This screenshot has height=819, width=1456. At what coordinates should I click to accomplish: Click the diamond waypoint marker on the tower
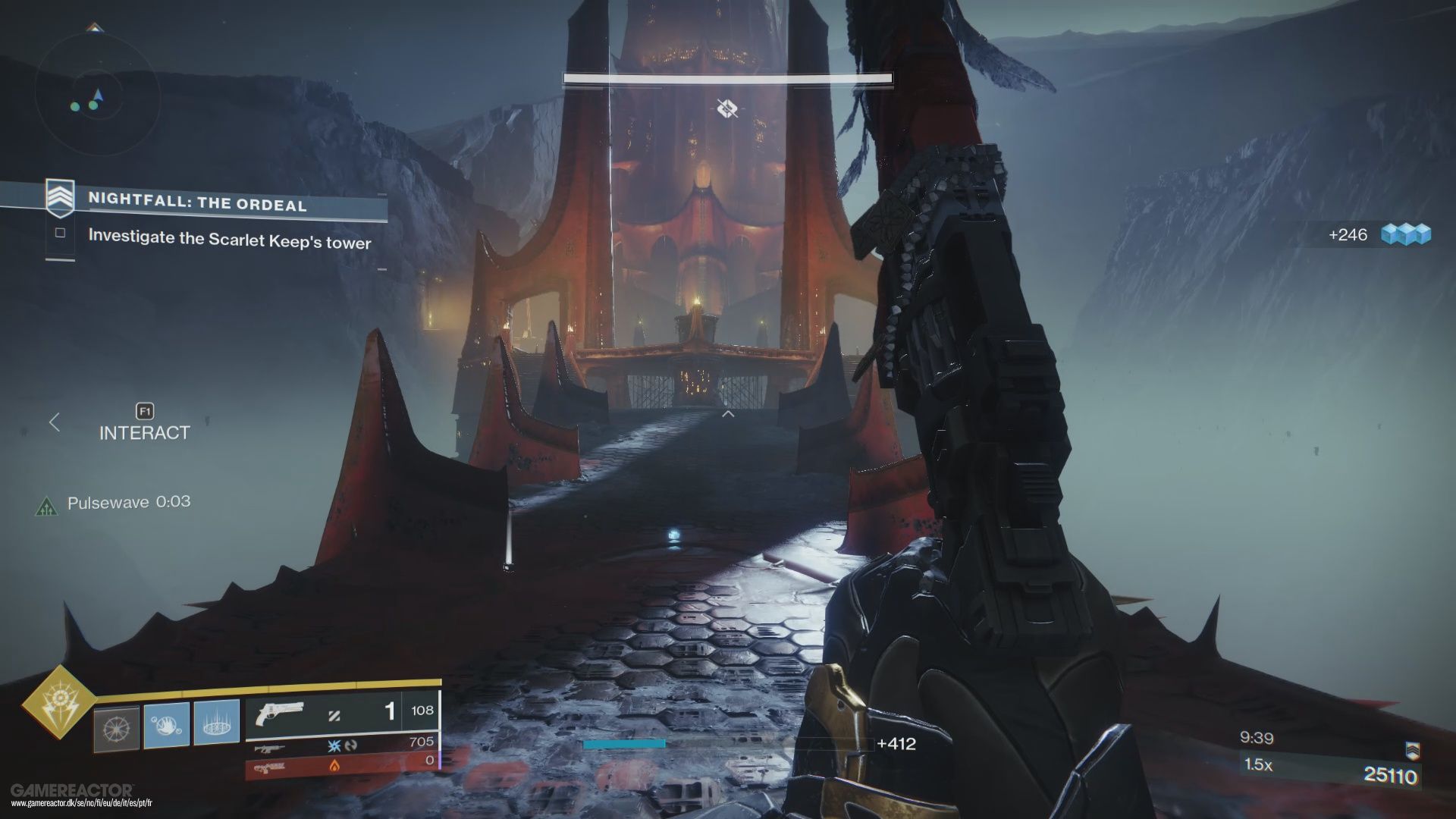click(x=726, y=108)
